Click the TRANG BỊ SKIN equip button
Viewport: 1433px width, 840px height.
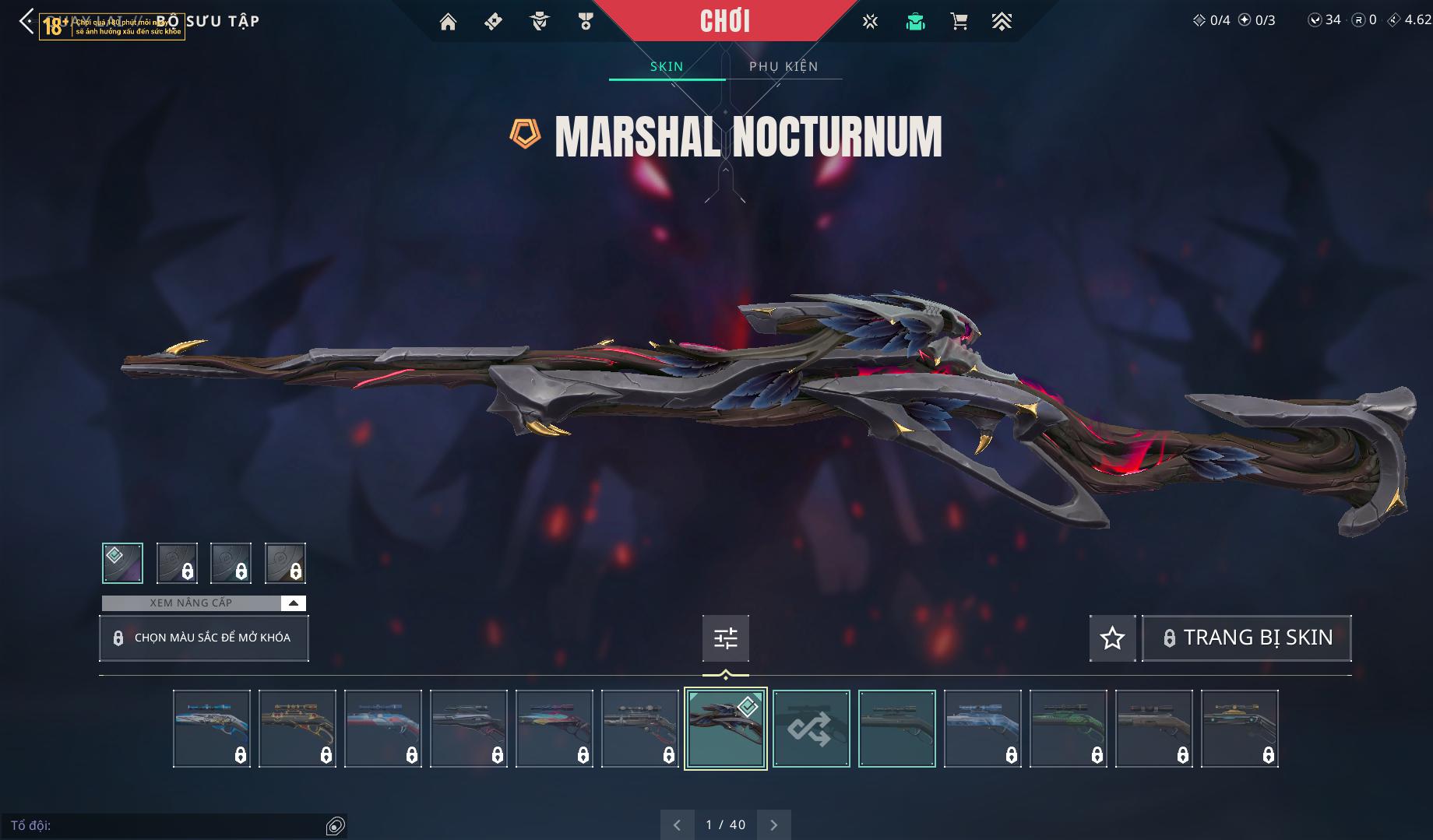pyautogui.click(x=1246, y=638)
